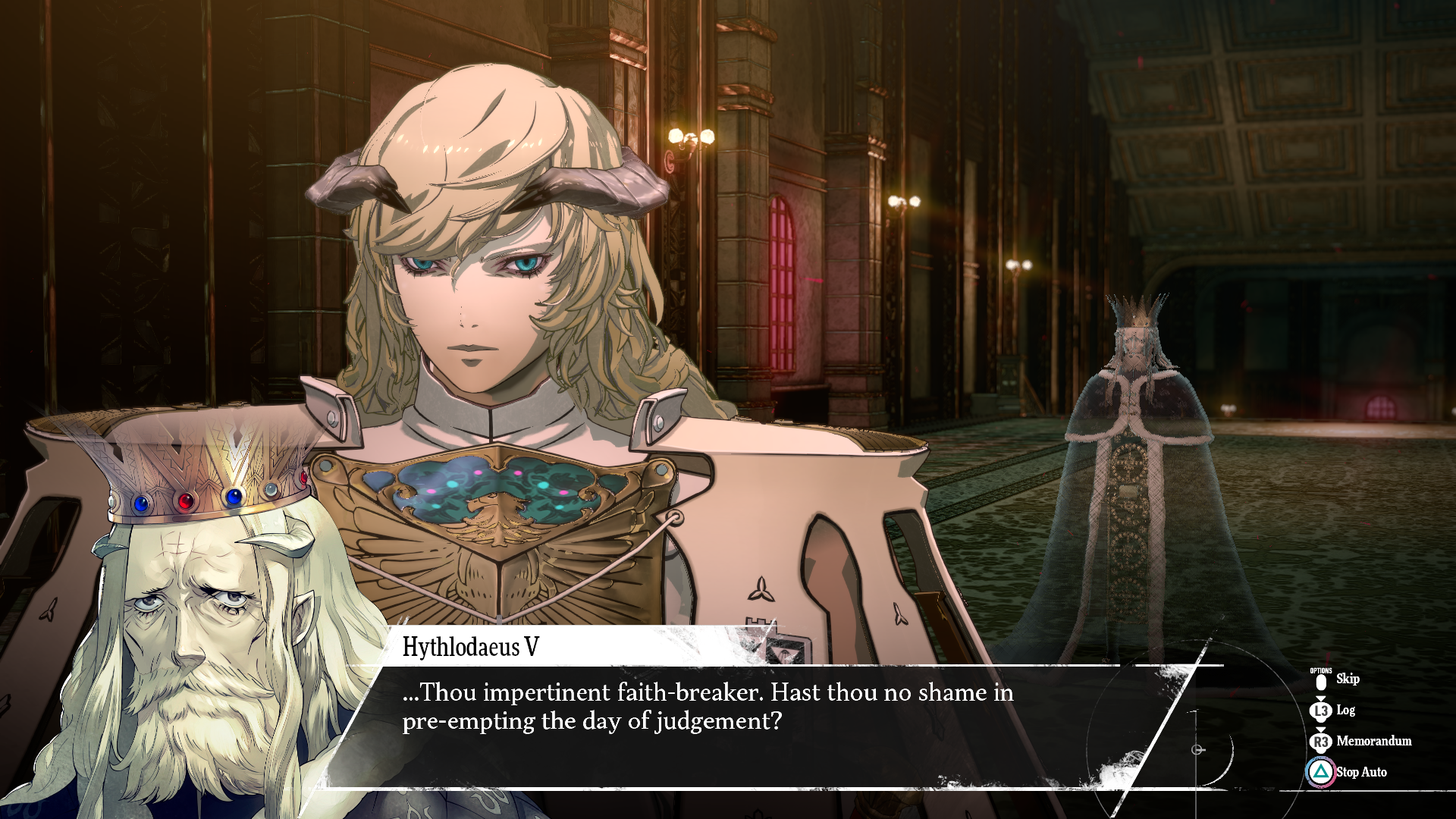Stop Auto dialogue advance

point(1360,772)
